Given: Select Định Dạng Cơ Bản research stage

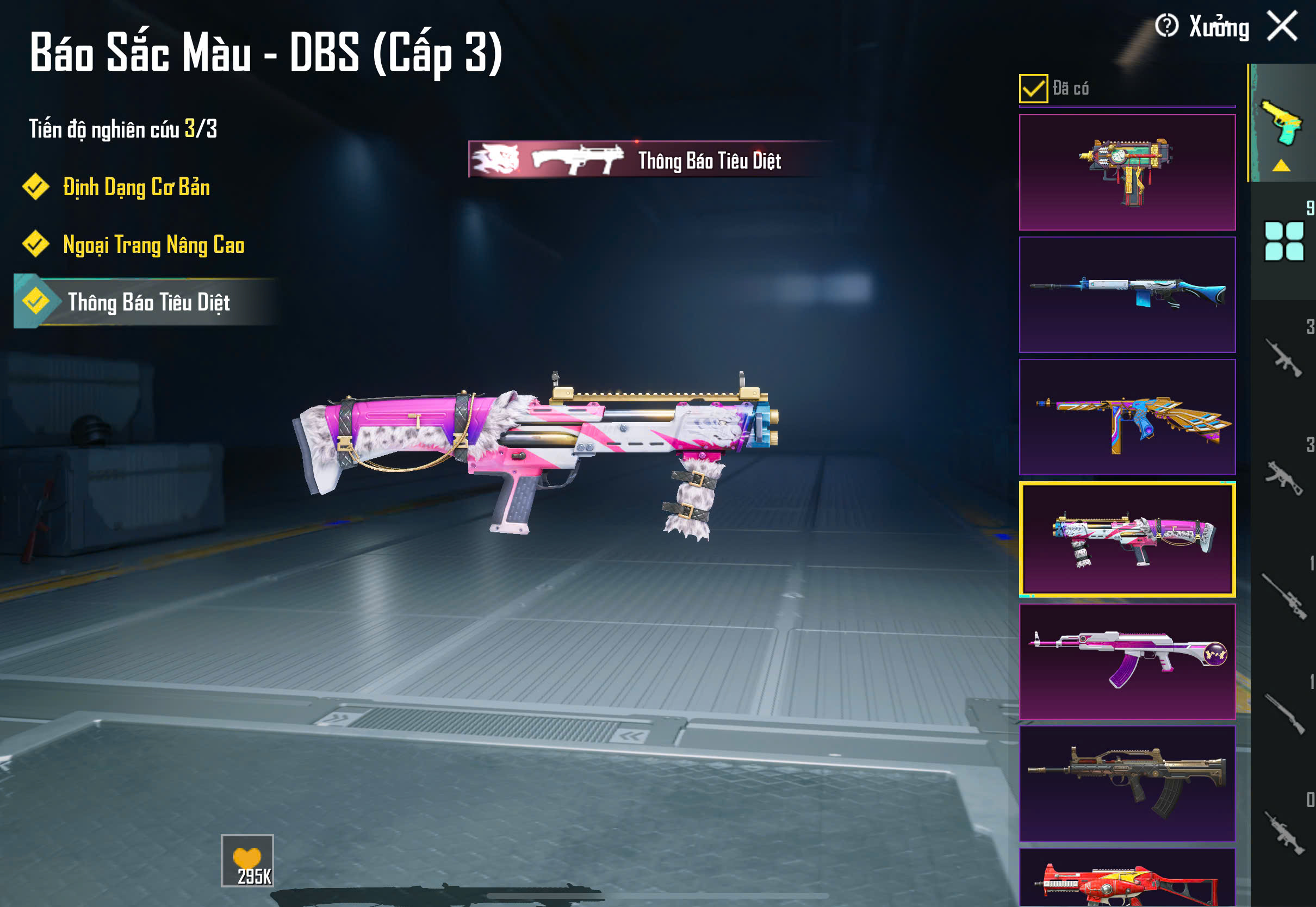Looking at the screenshot, I should pyautogui.click(x=136, y=188).
